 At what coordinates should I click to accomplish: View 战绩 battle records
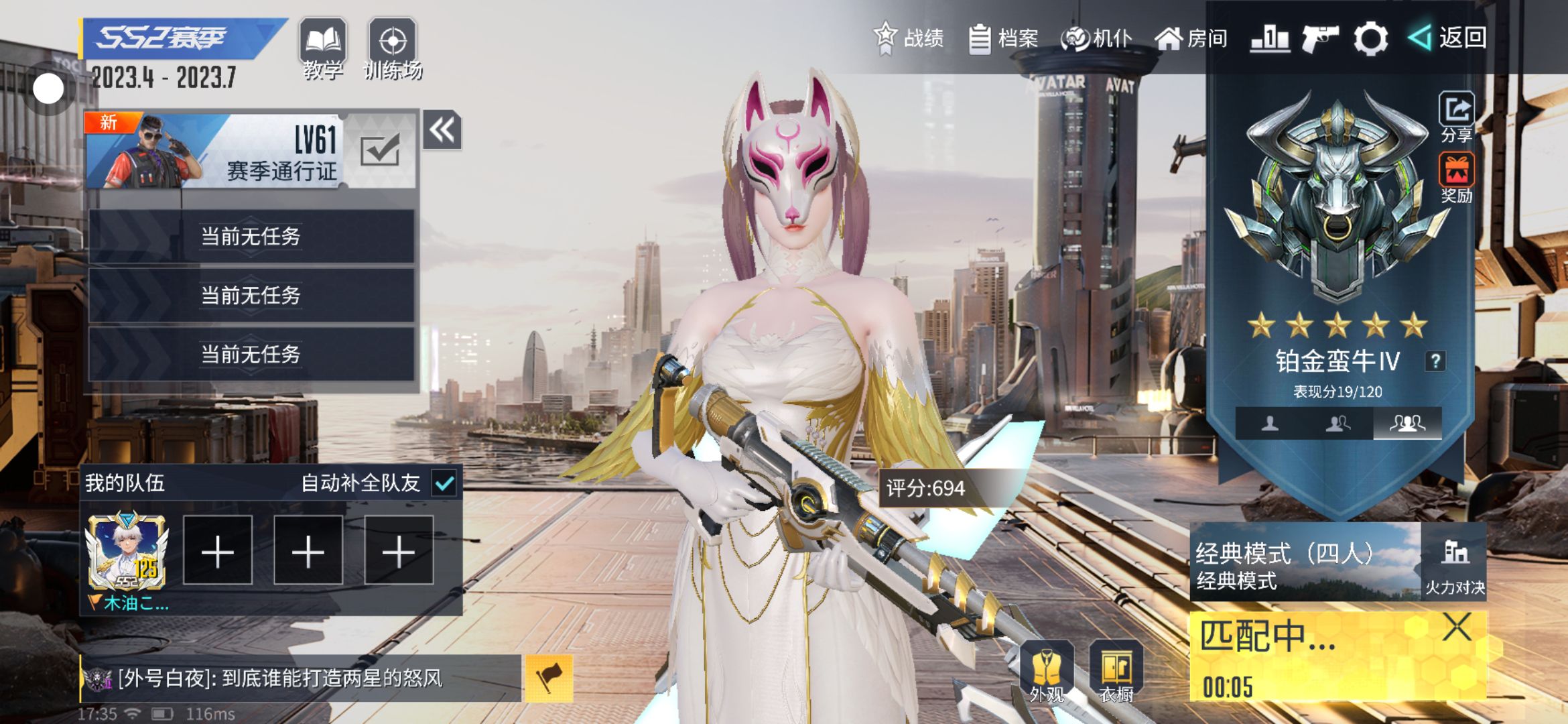(909, 38)
